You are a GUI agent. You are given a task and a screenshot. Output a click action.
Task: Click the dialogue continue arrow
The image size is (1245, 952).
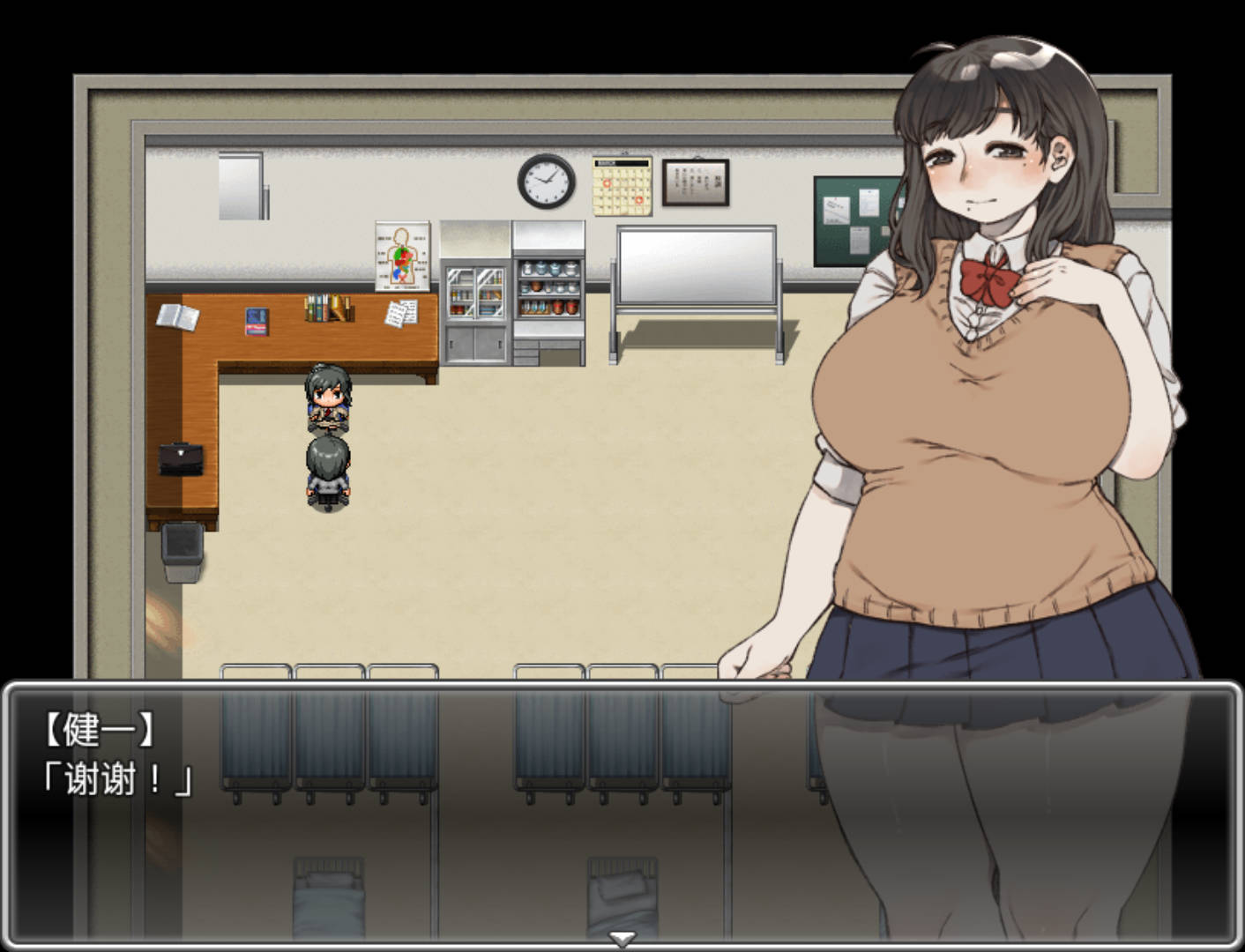coord(622,940)
